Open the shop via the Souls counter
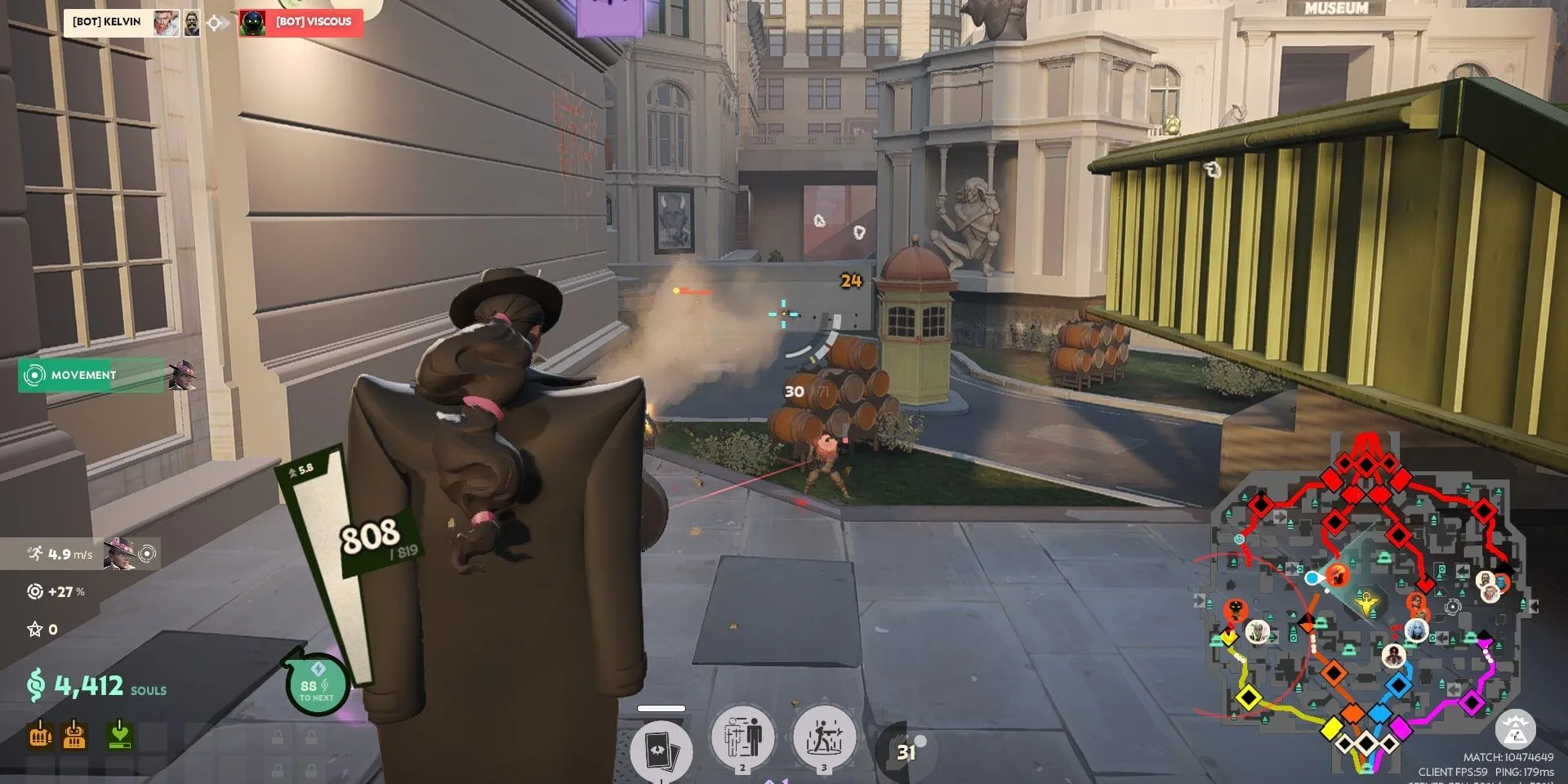This screenshot has height=784, width=1568. point(96,686)
